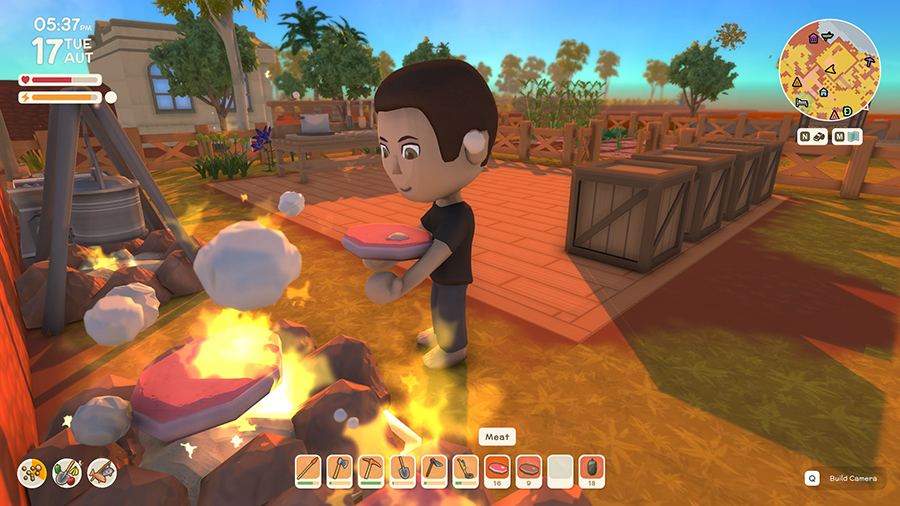Select the metal detector hotbar slot
The height and width of the screenshot is (506, 900).
465,469
